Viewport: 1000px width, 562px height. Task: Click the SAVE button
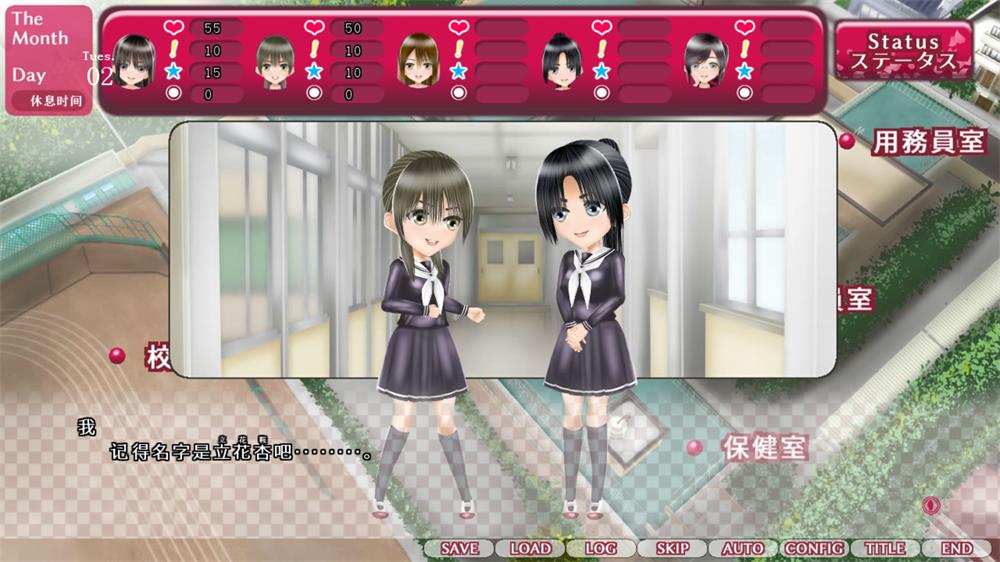[459, 548]
